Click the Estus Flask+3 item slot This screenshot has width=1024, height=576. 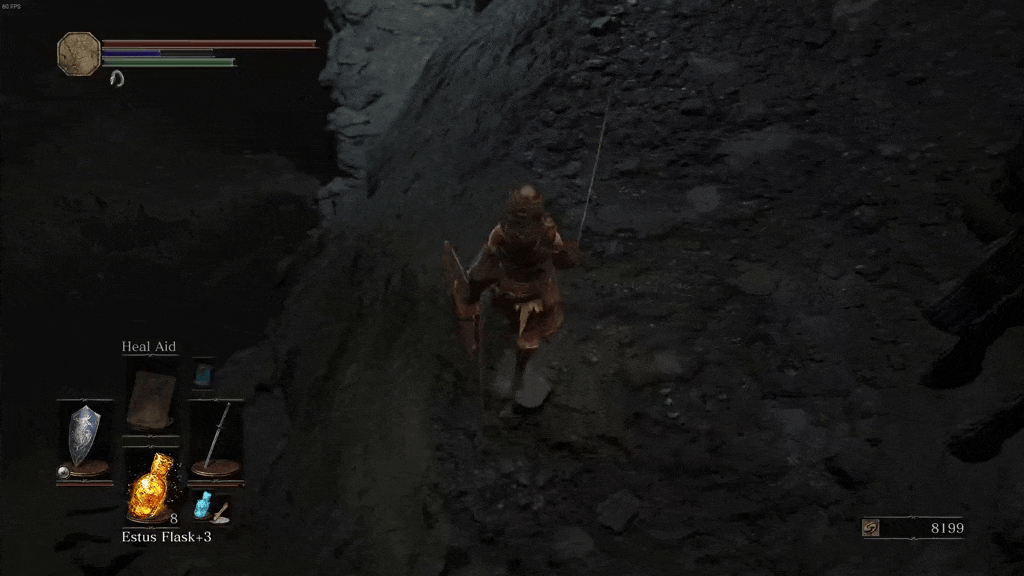150,484
